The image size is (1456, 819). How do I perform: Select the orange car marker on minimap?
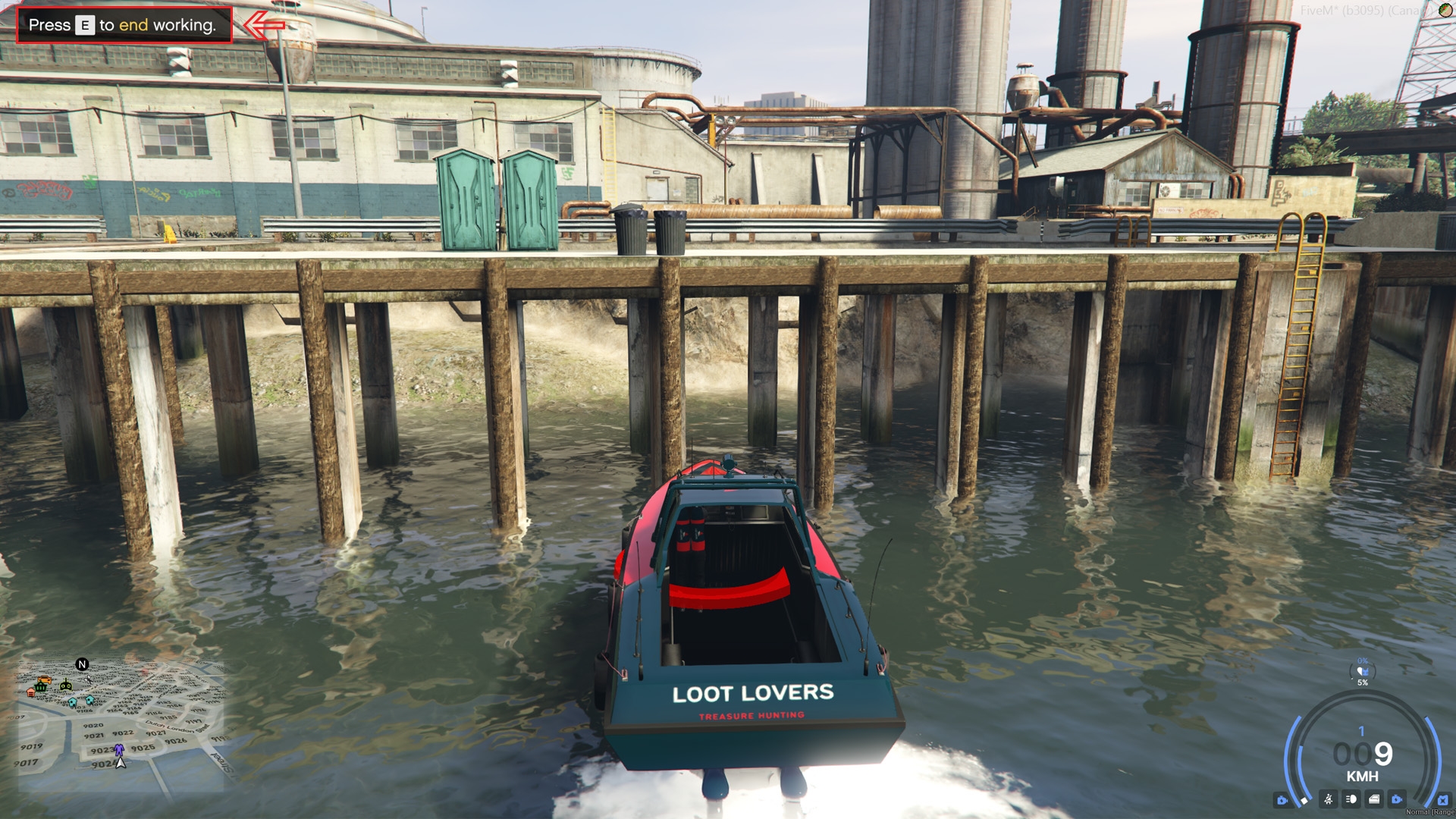coord(45,680)
